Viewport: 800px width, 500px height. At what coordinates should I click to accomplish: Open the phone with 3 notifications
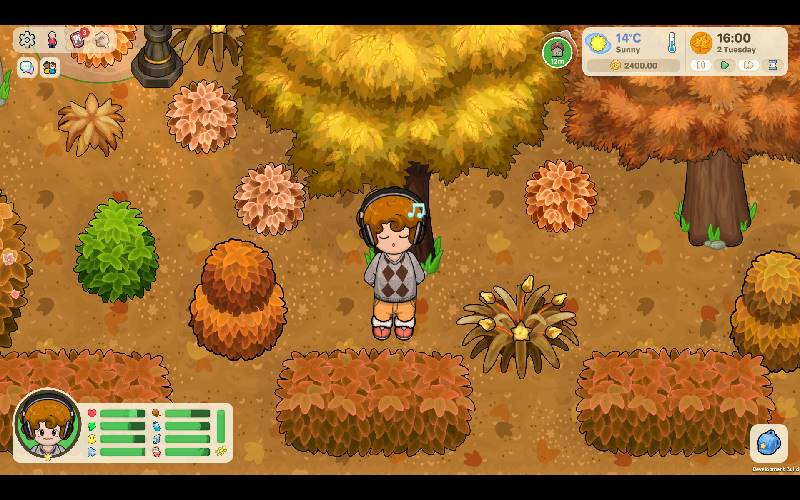tap(77, 40)
